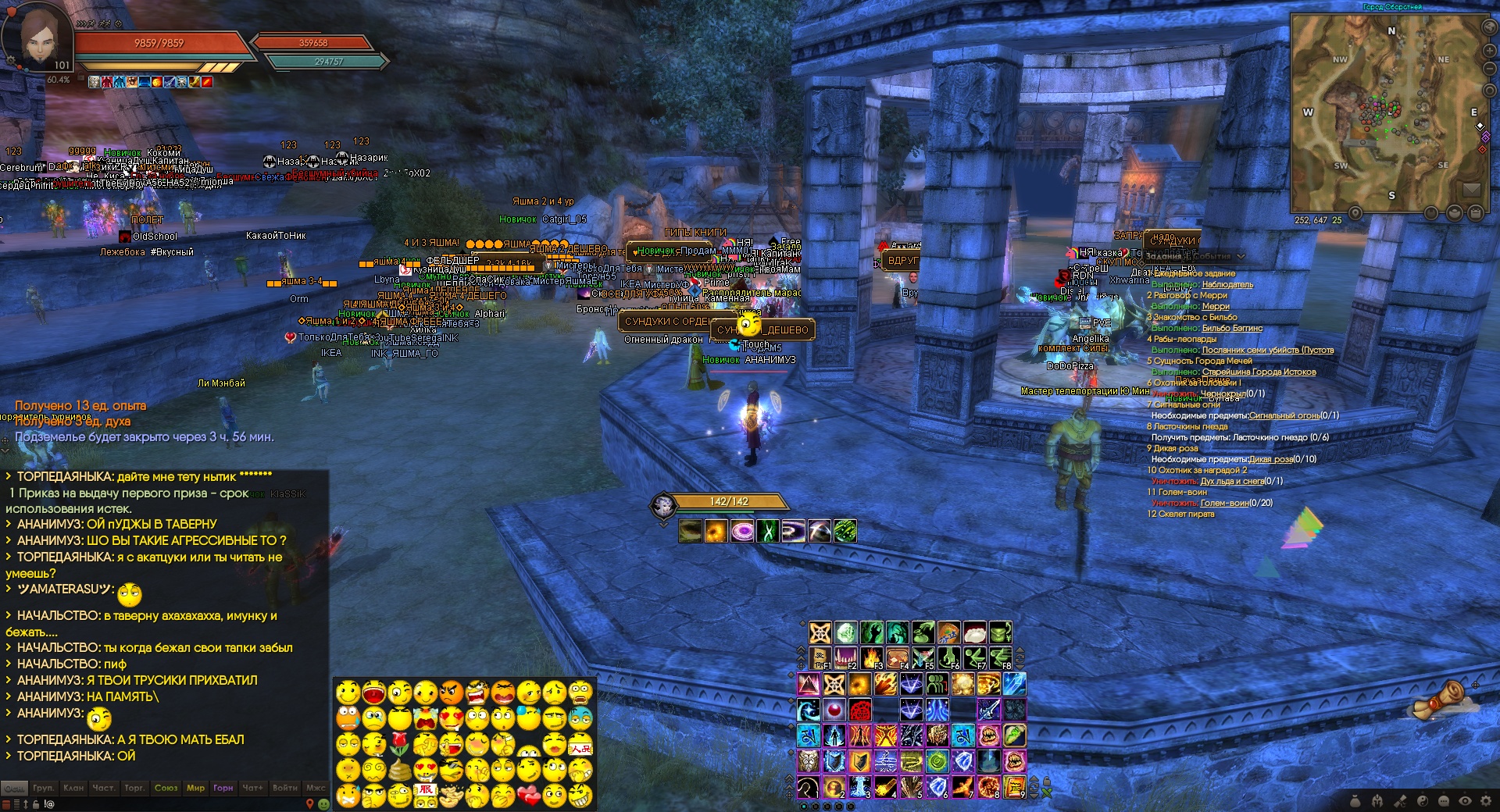Click the mail envelope on the minimap
Screen dimensions: 1500x812
point(1471,190)
